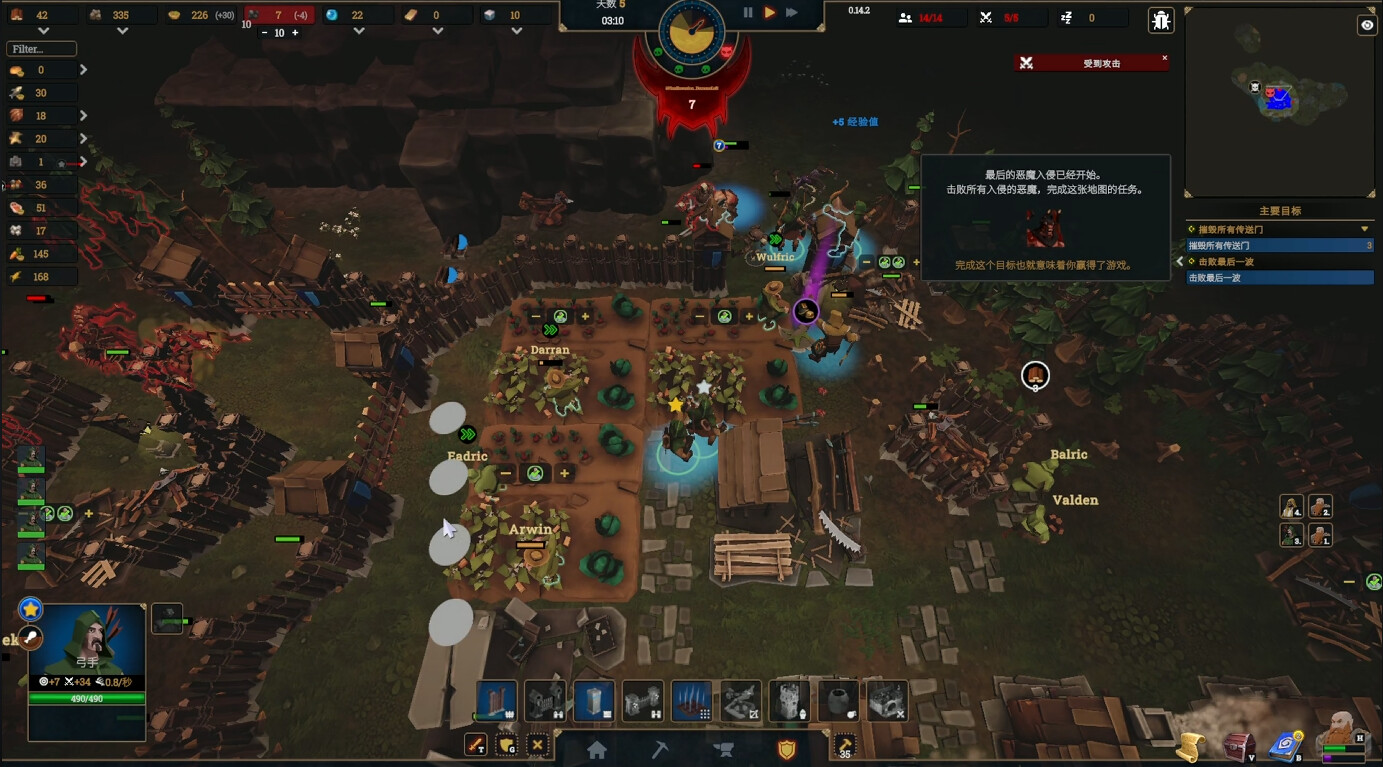The width and height of the screenshot is (1383, 767).
Task: Set game speed to normal play
Action: pyautogui.click(x=770, y=13)
